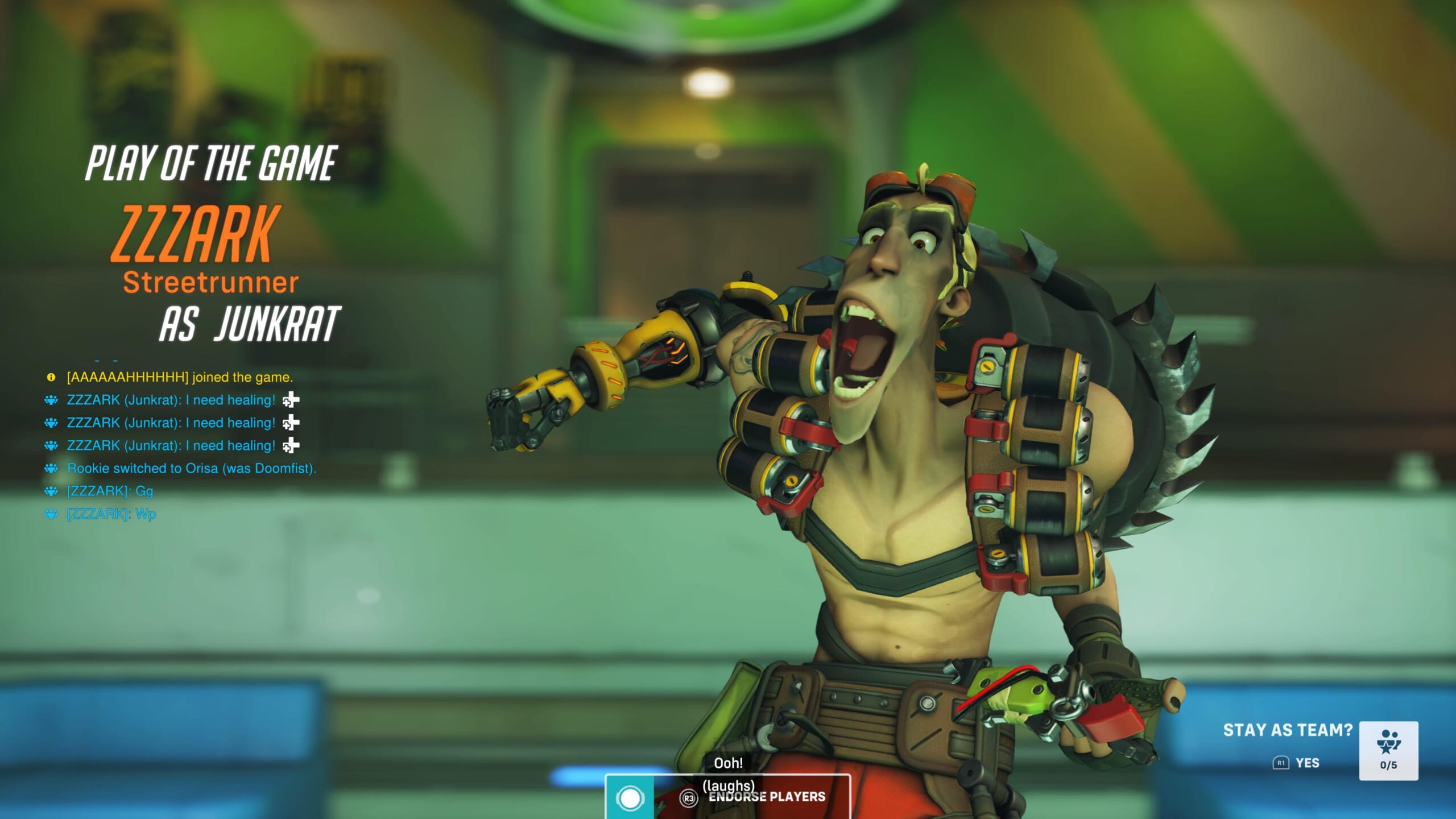Click the healing cross icon on the last healing request

290,445
